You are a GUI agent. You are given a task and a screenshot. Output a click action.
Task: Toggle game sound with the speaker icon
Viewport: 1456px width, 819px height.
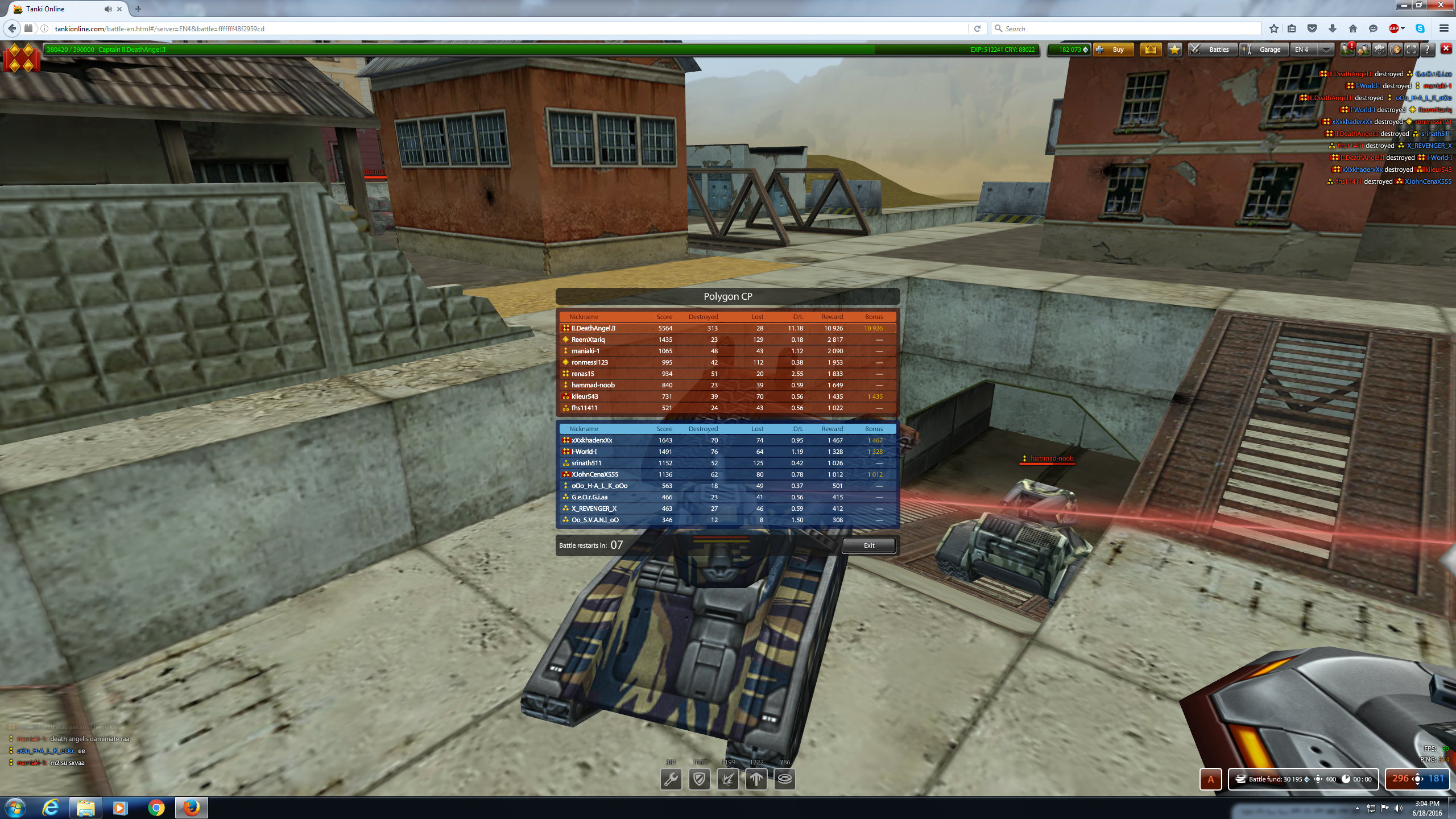pyautogui.click(x=1395, y=50)
